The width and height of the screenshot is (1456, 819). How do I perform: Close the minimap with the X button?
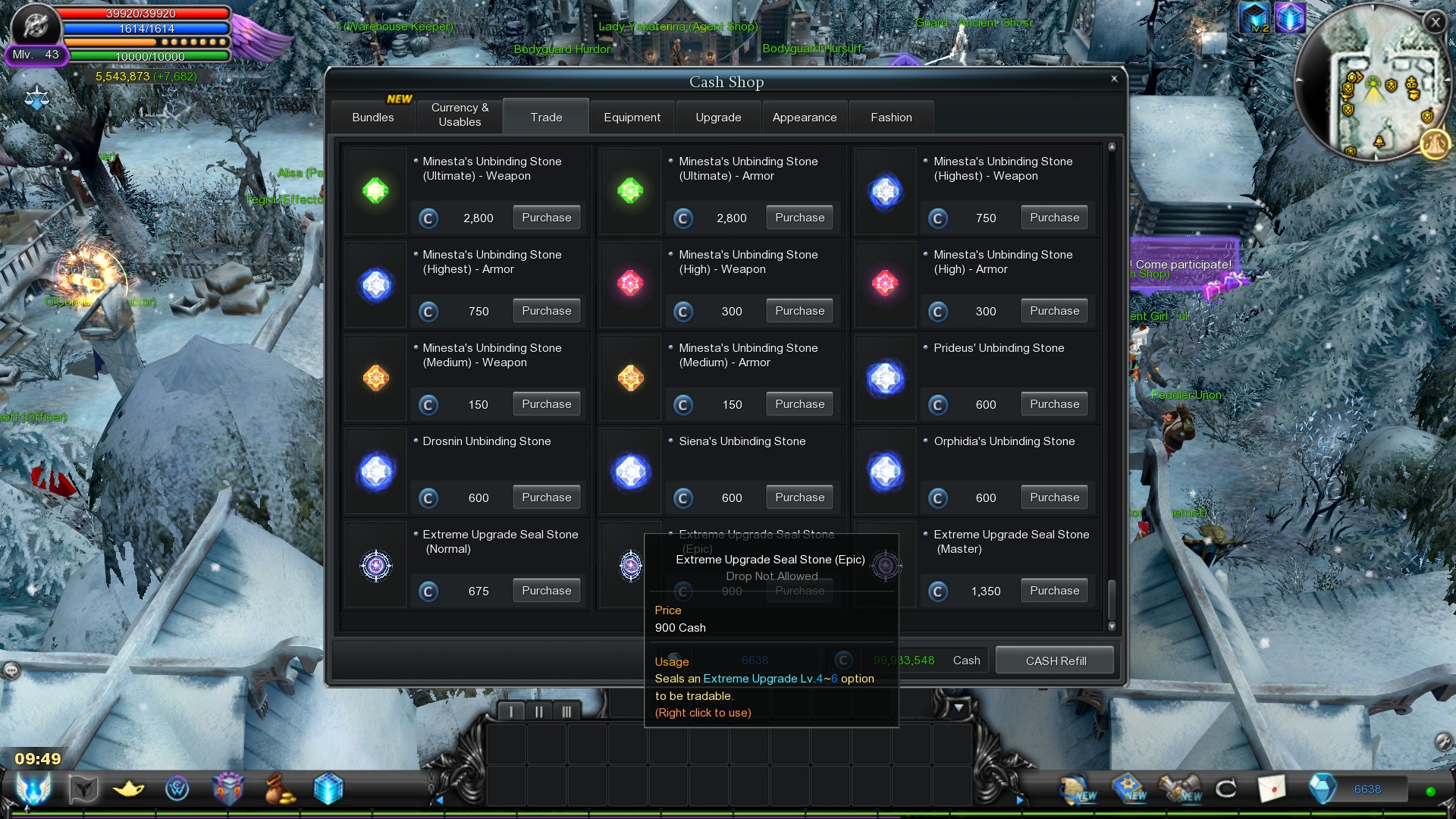(x=1435, y=22)
